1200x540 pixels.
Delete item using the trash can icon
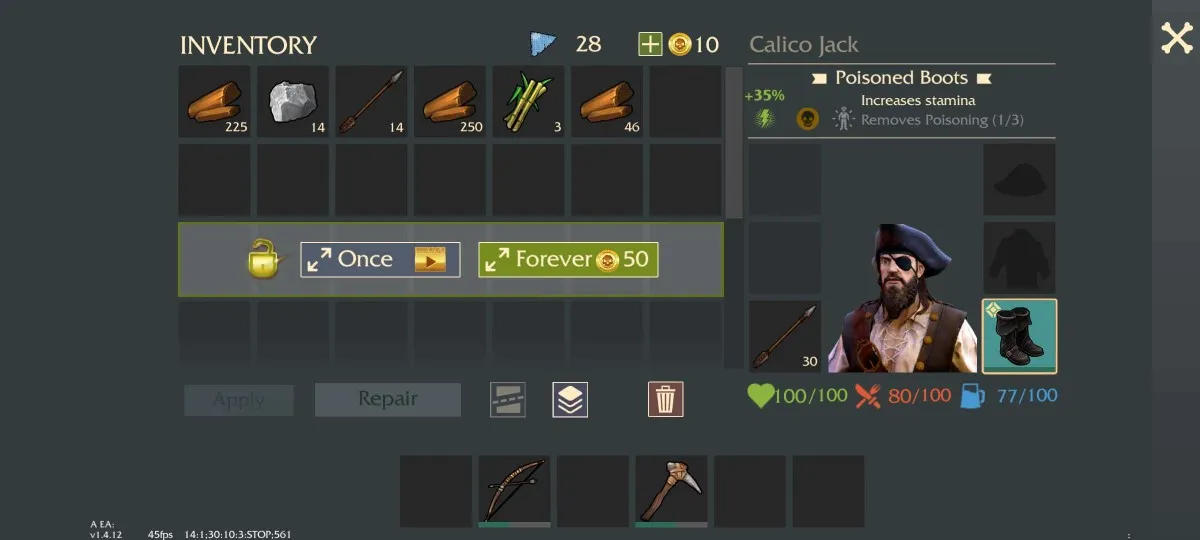point(665,399)
